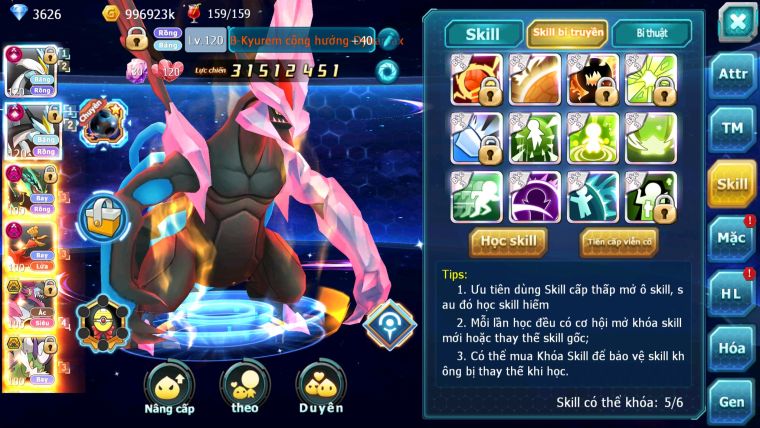Screen dimensions: 760x428
Task: Open the Hóa side tab
Action: pyautogui.click(x=731, y=348)
